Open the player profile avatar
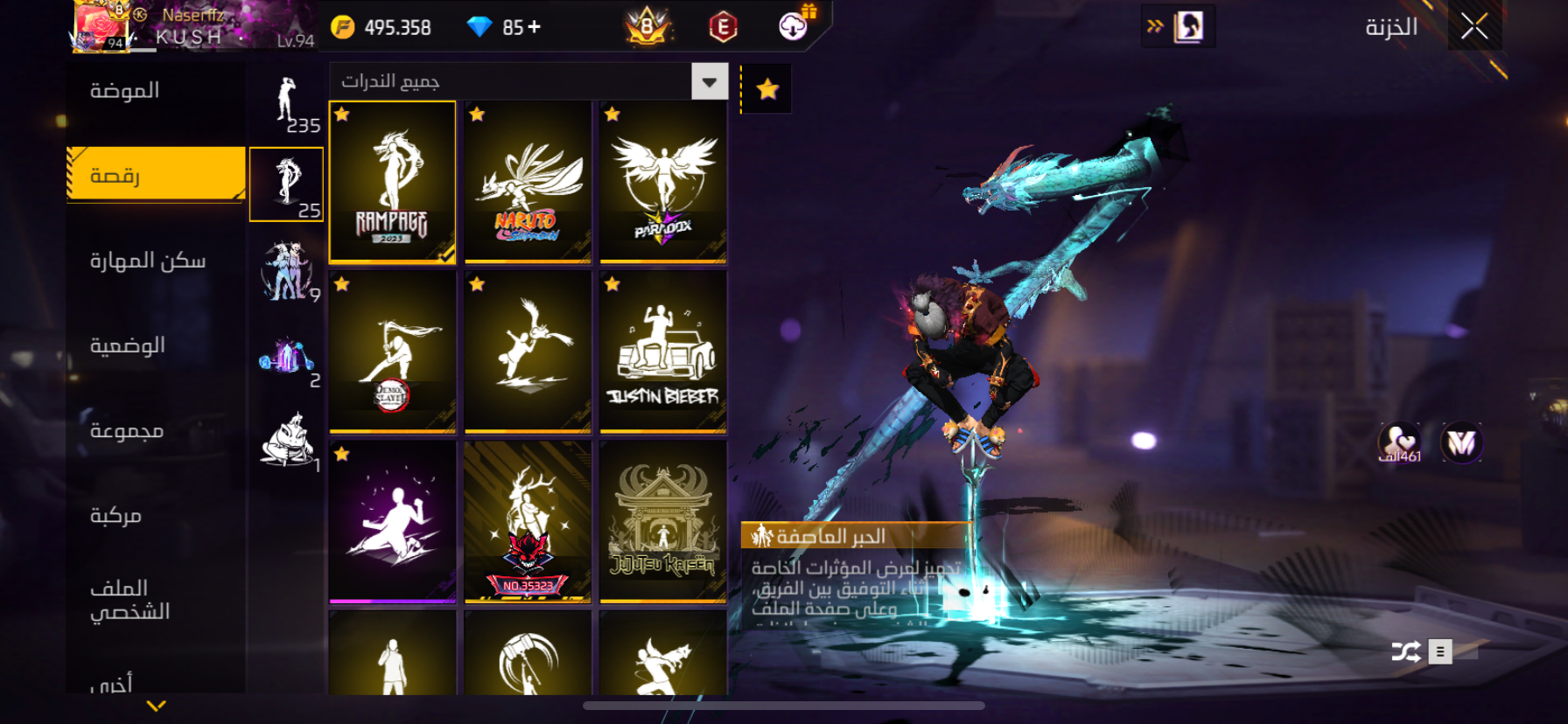Viewport: 1568px width, 724px height. point(101,26)
